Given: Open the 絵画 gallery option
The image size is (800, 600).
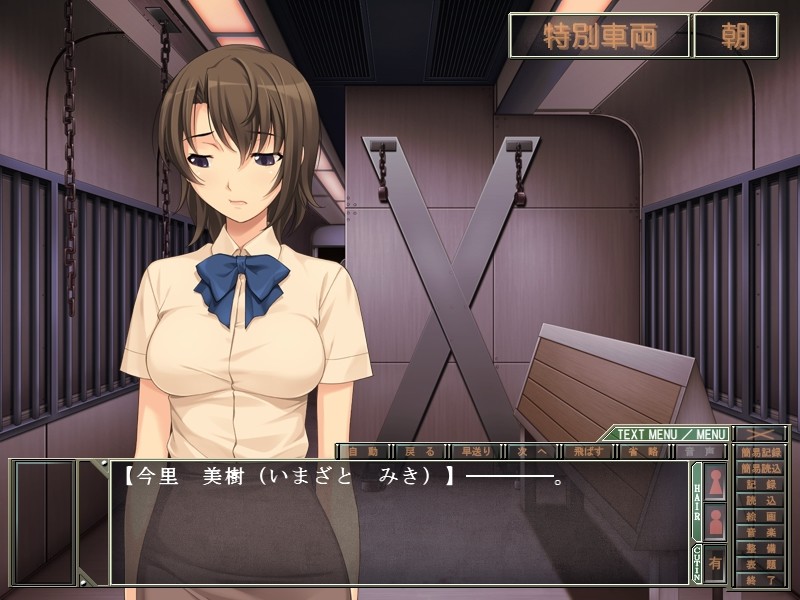Looking at the screenshot, I should 761,517.
